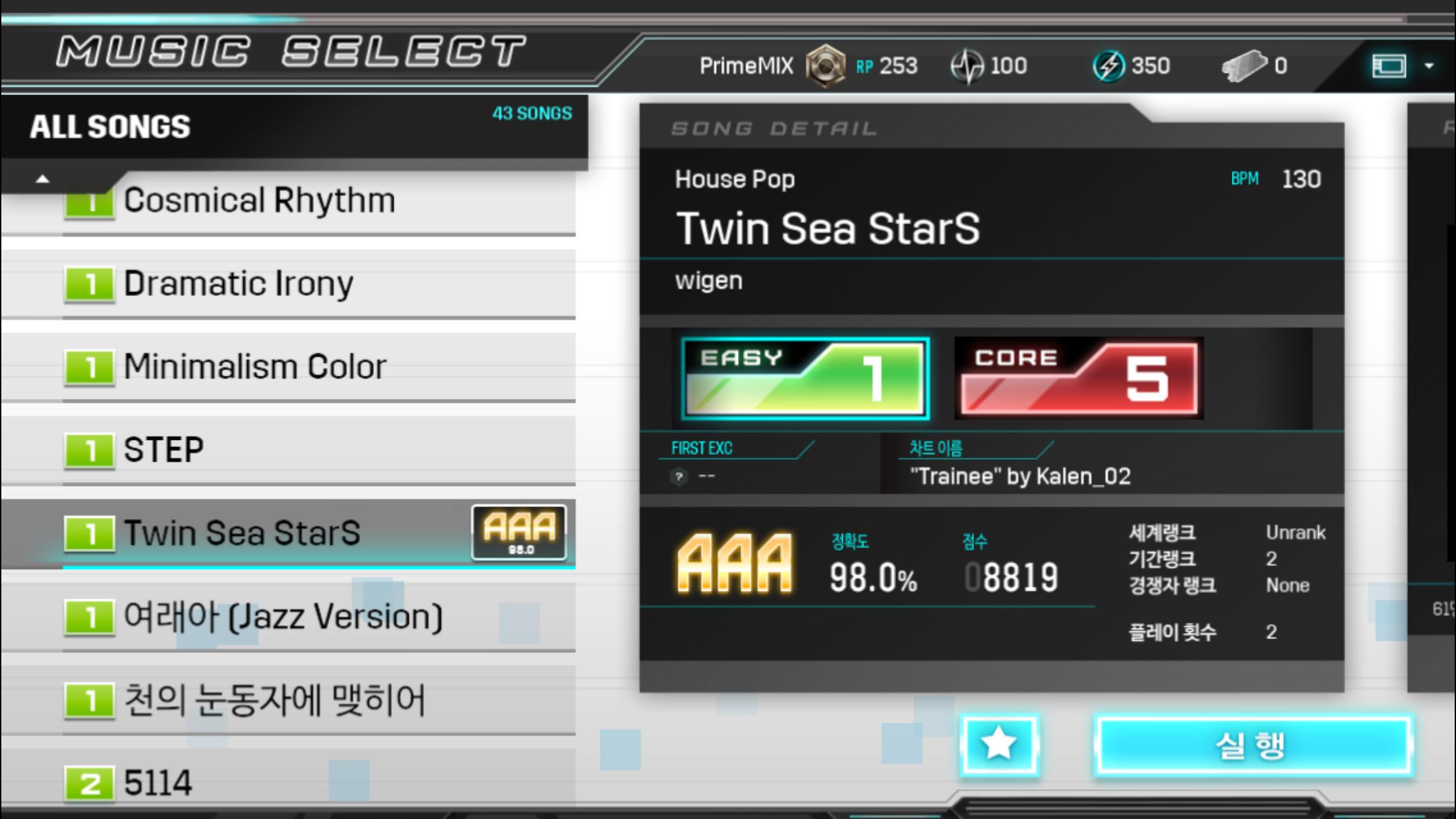Collapse the ALL SONGS list arrow
1456x819 pixels.
(x=43, y=179)
